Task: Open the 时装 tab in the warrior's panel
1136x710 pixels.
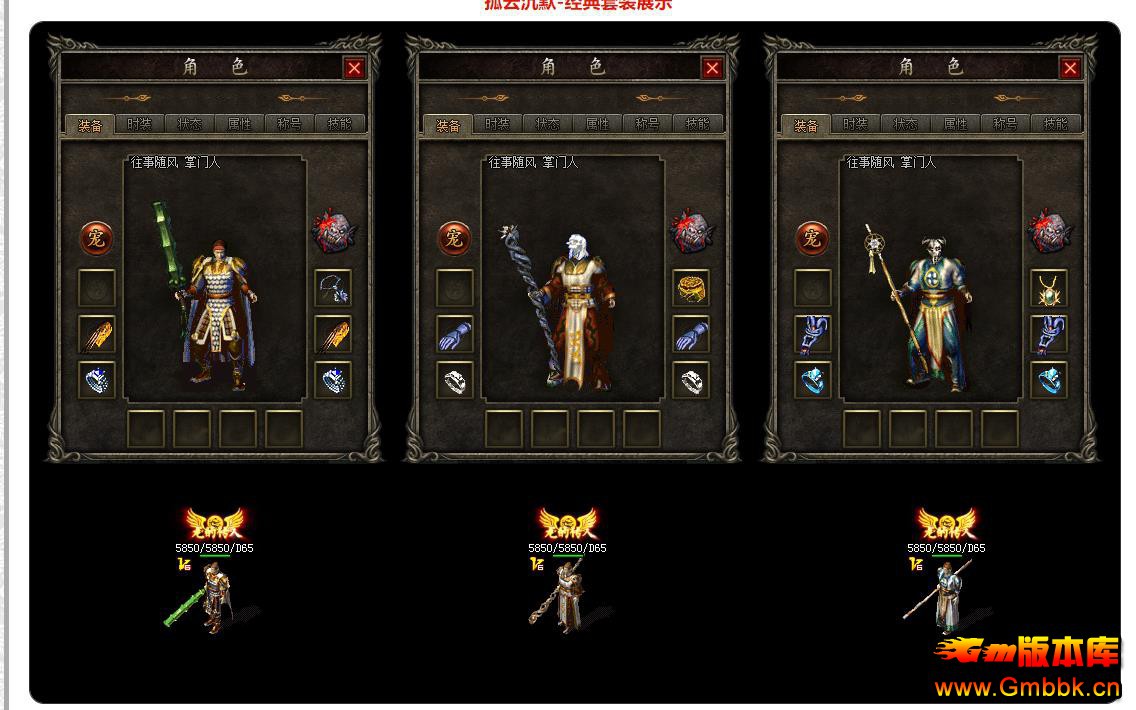Action: tap(140, 125)
